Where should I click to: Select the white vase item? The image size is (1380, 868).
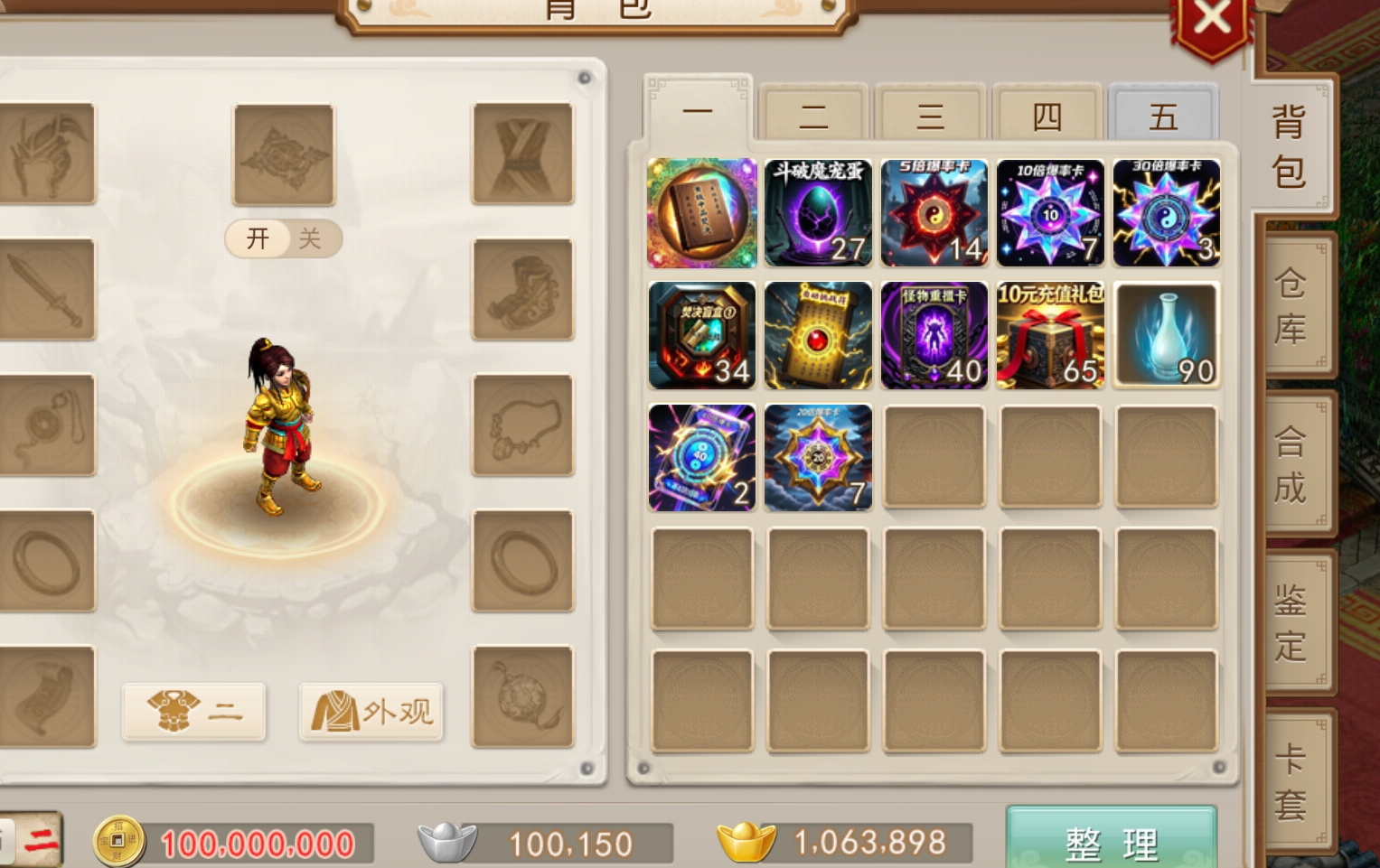click(x=1166, y=335)
